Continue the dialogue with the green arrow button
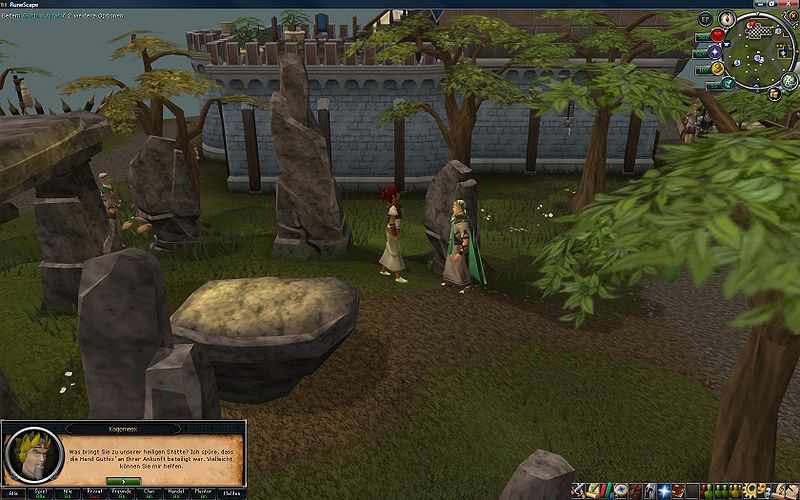 click(x=121, y=480)
